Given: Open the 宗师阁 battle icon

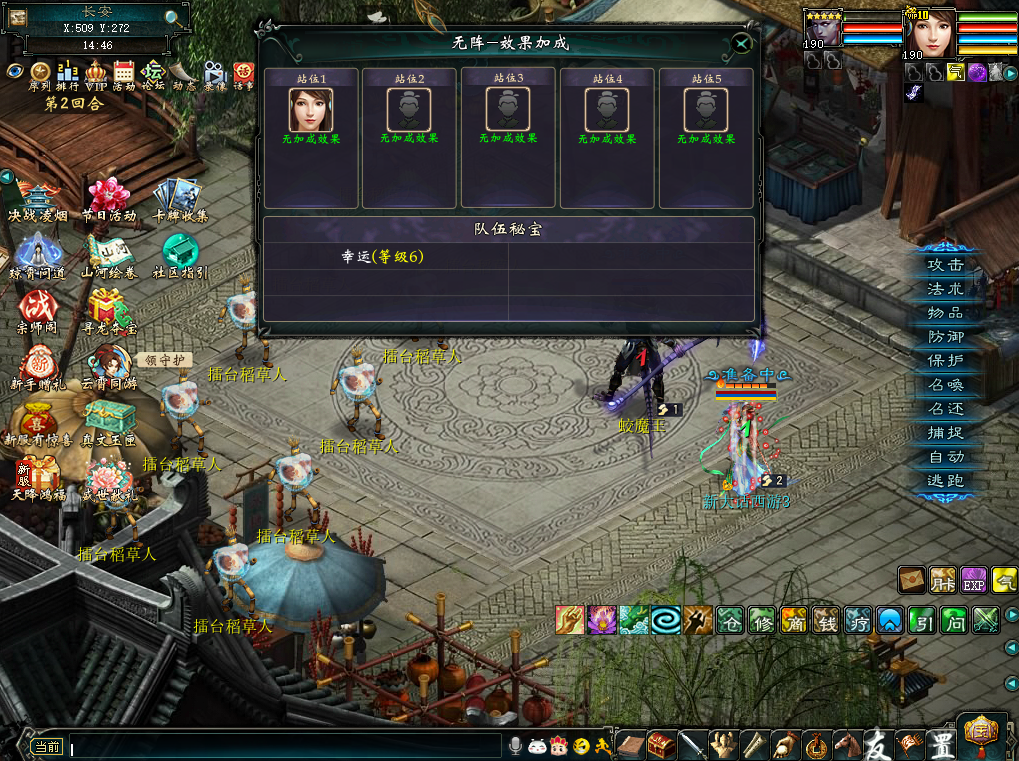Looking at the screenshot, I should [37, 307].
